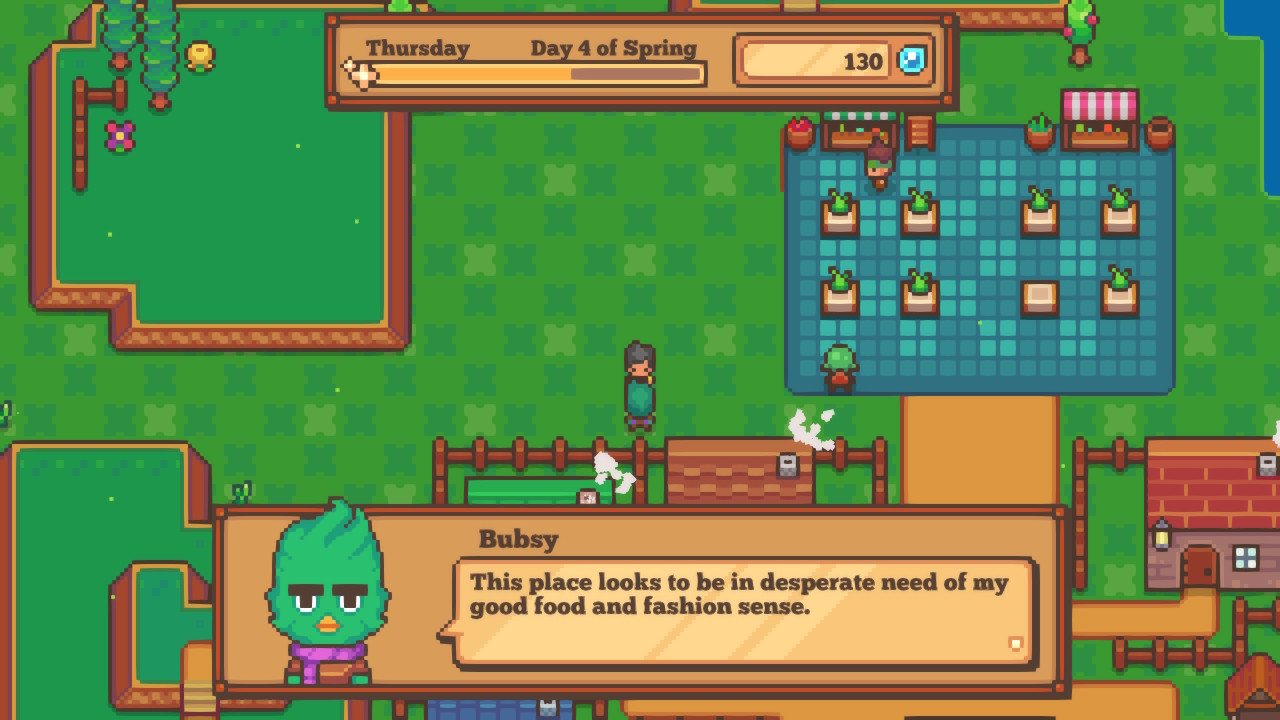This screenshot has height=720, width=1280.
Task: Advance dialogue using the small square continue indicator
Action: [1015, 644]
